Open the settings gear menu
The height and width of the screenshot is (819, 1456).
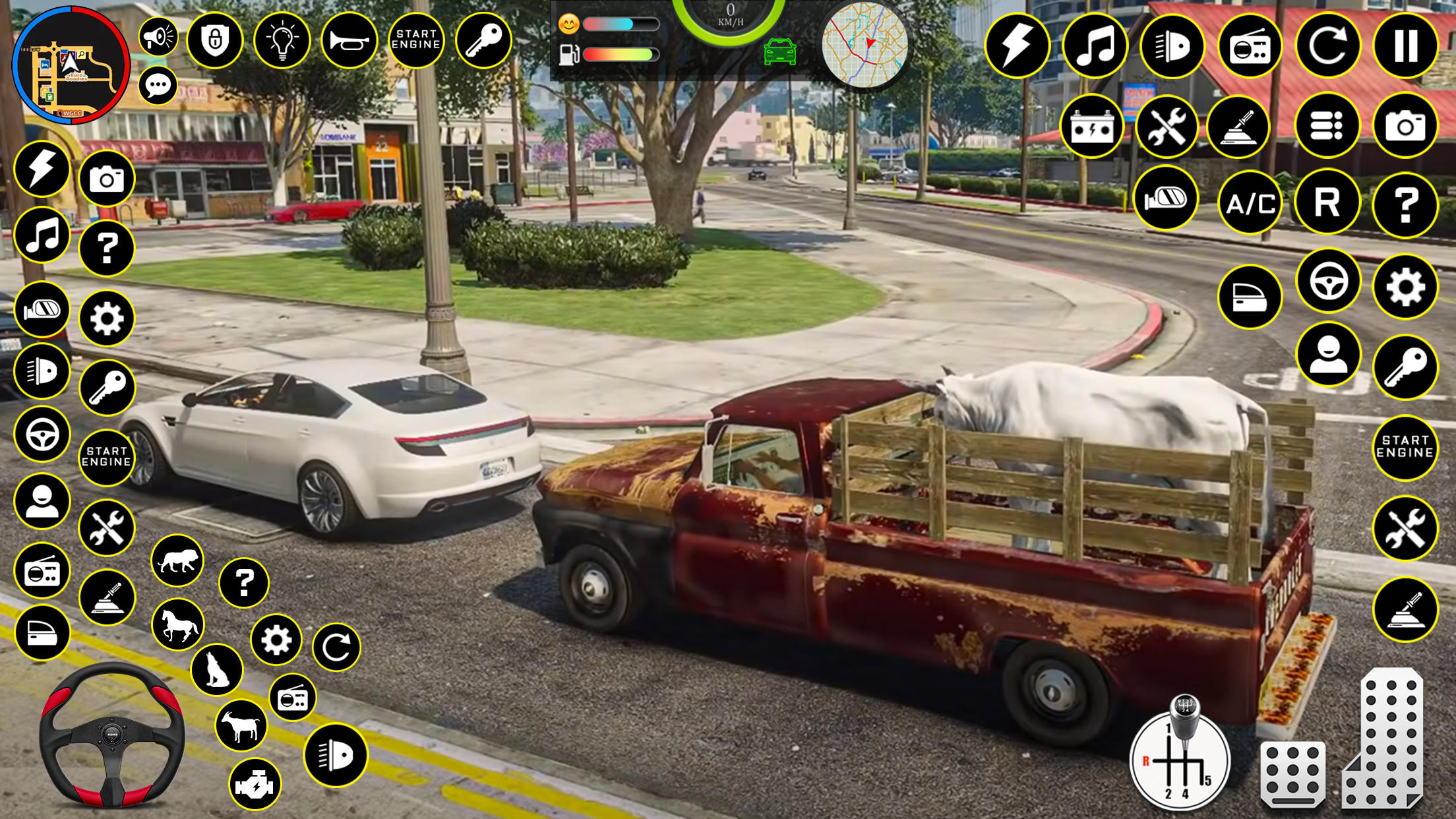[1405, 288]
